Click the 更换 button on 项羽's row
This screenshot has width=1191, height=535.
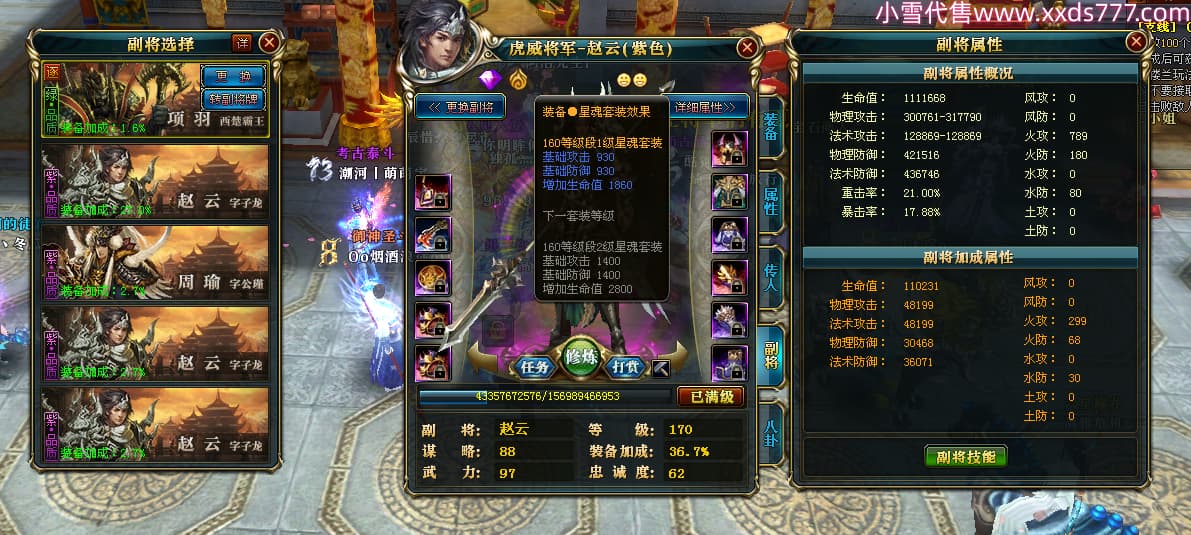[x=232, y=76]
